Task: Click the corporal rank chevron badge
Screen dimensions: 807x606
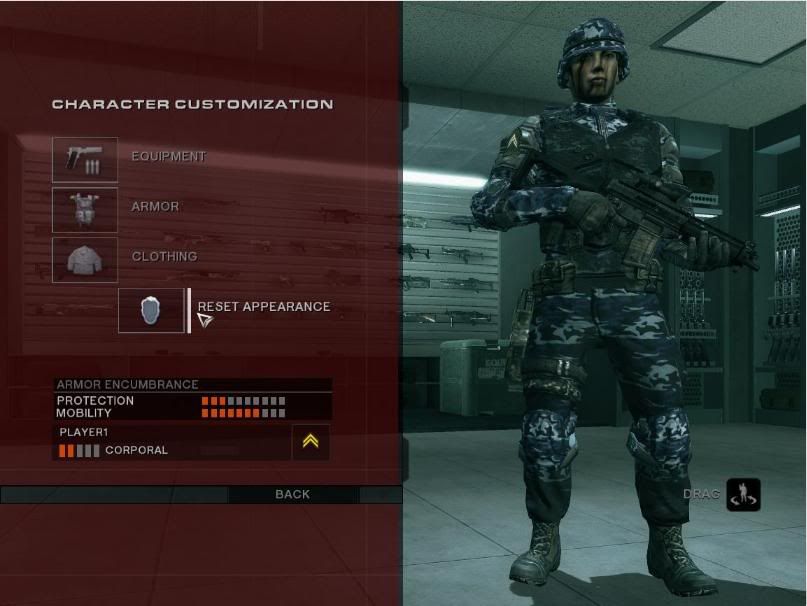Action: [310, 441]
